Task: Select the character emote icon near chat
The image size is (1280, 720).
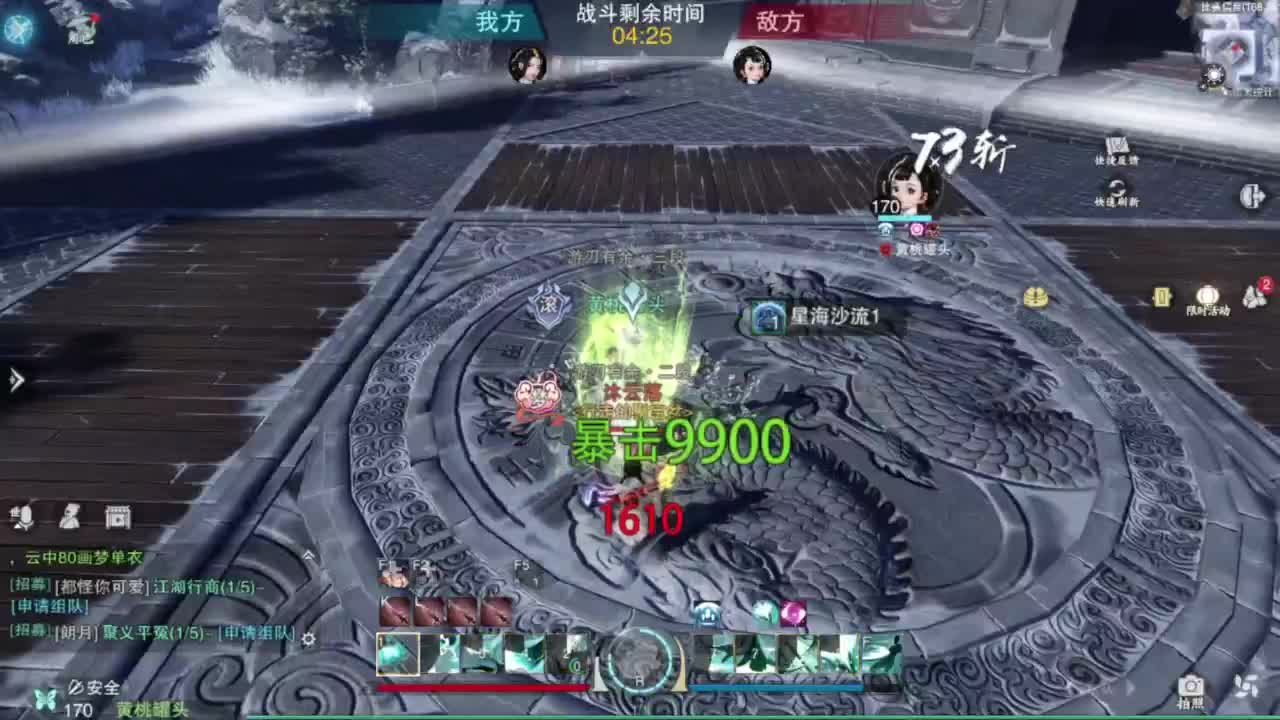Action: pyautogui.click(x=70, y=517)
